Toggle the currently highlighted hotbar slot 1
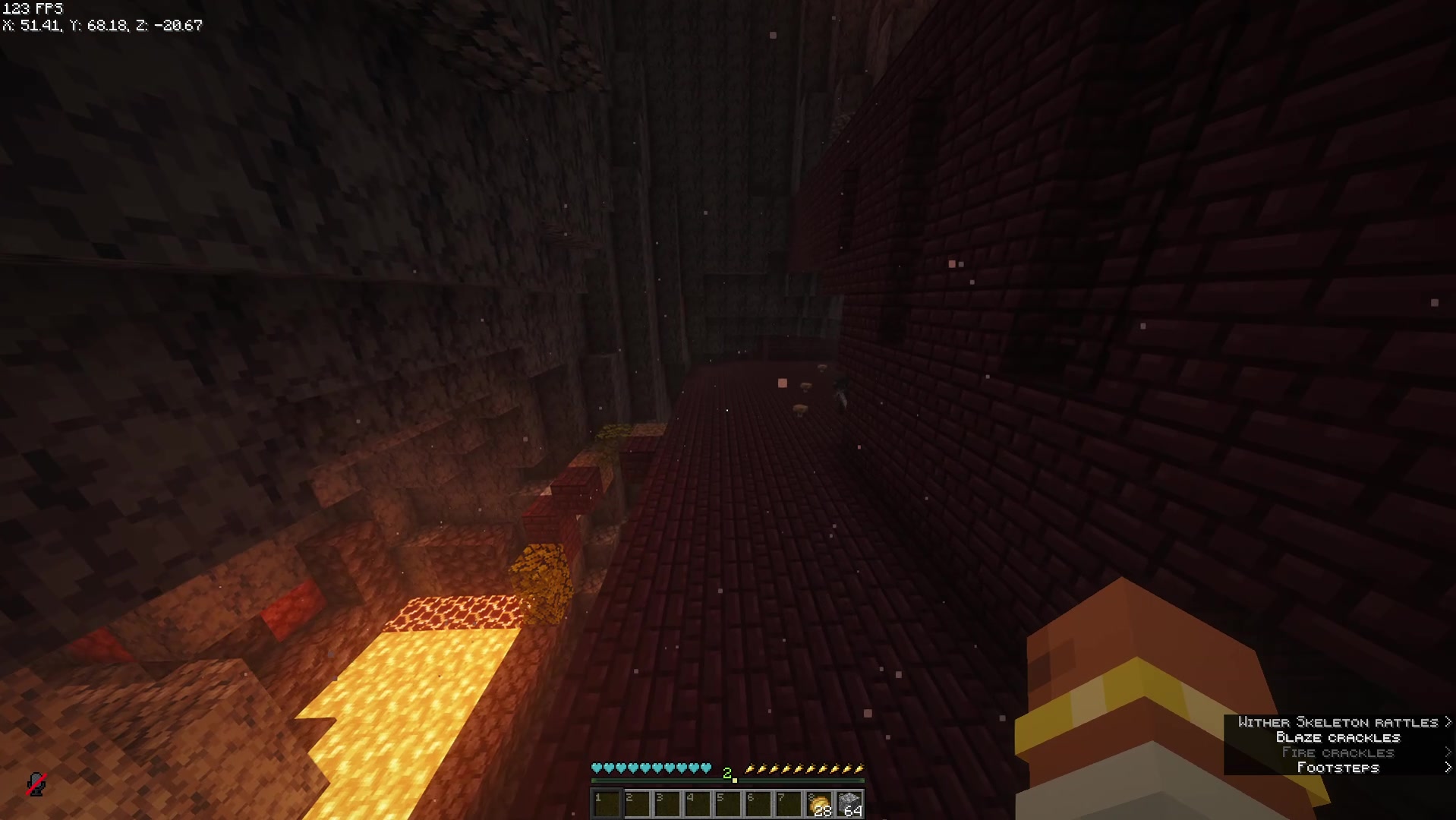The image size is (1456, 820). [606, 801]
